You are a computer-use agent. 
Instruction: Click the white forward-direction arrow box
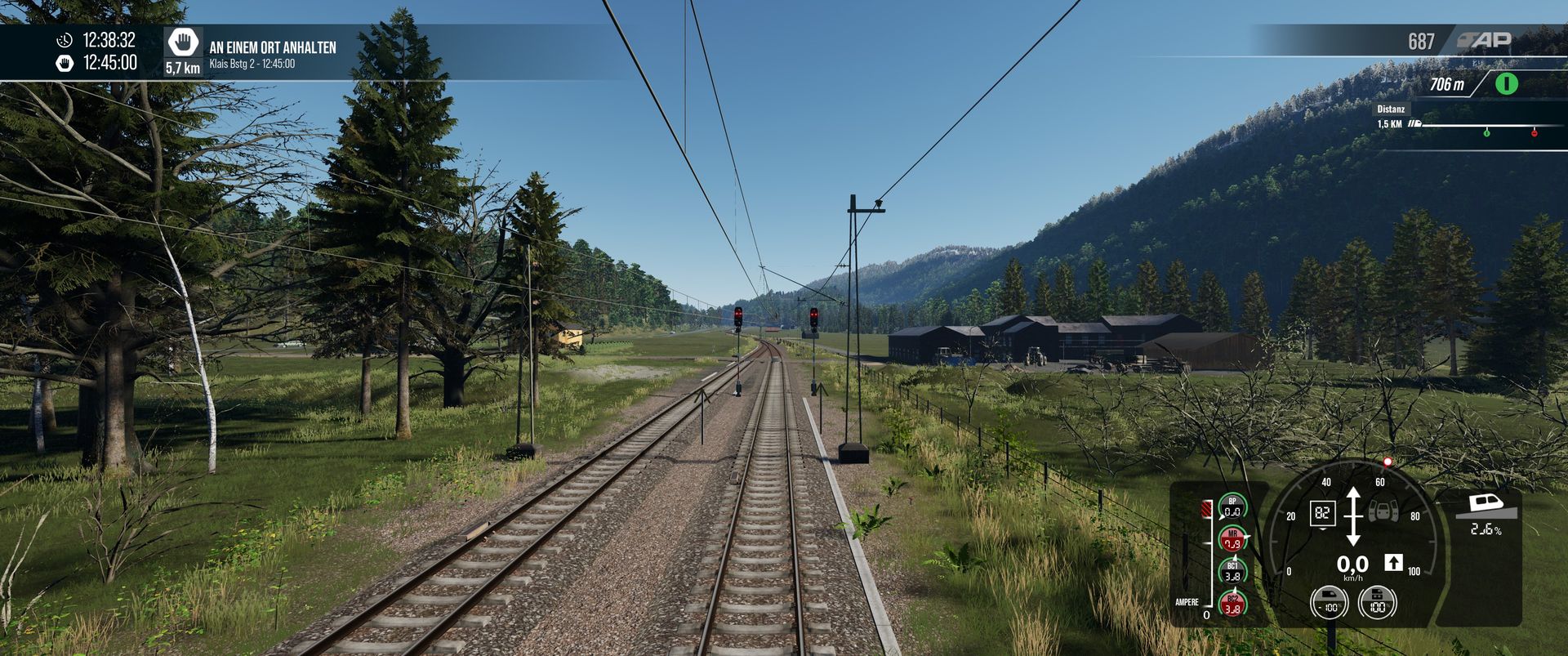point(1393,562)
